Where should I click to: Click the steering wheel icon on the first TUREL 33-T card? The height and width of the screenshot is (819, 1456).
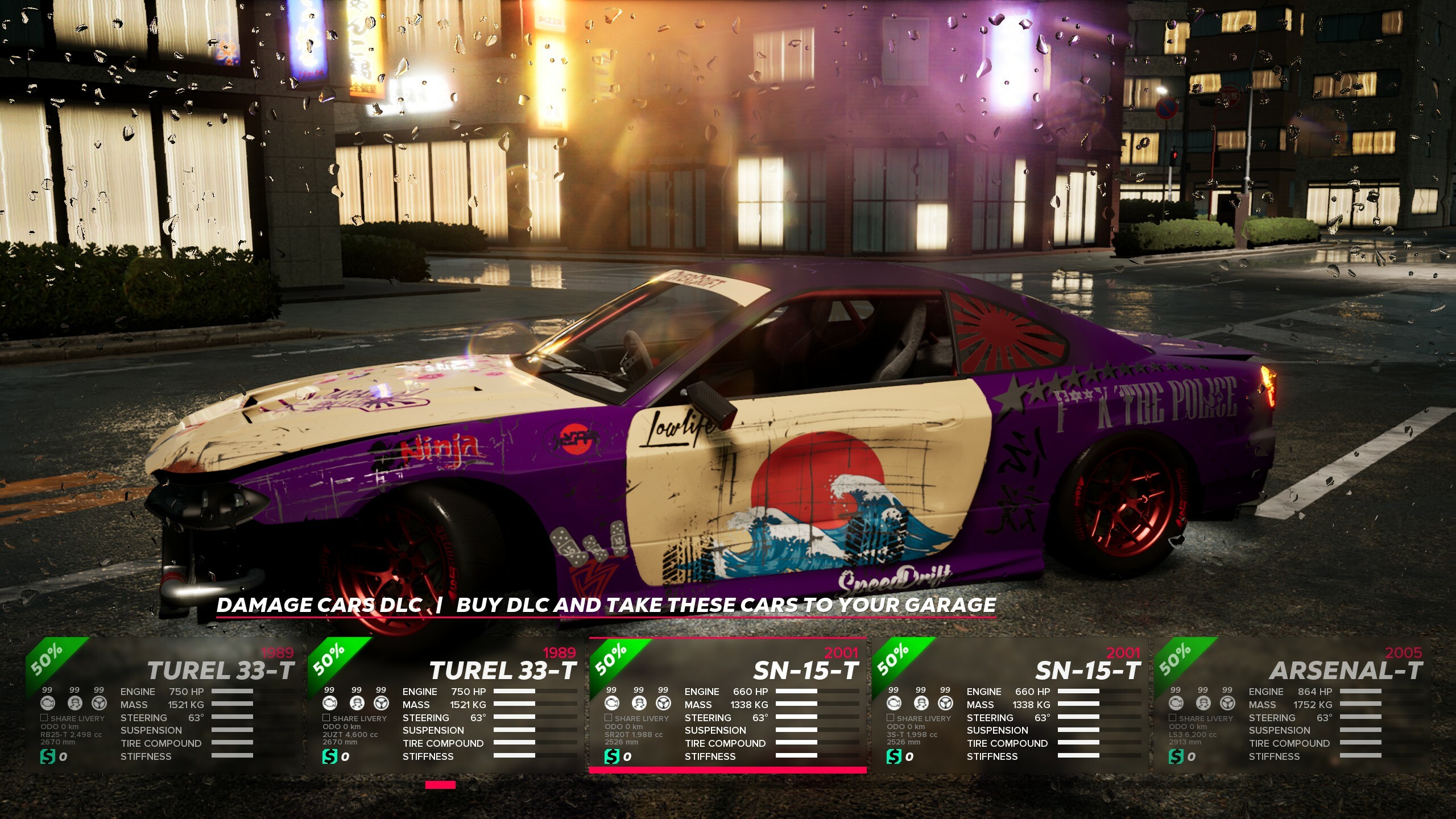(x=99, y=703)
